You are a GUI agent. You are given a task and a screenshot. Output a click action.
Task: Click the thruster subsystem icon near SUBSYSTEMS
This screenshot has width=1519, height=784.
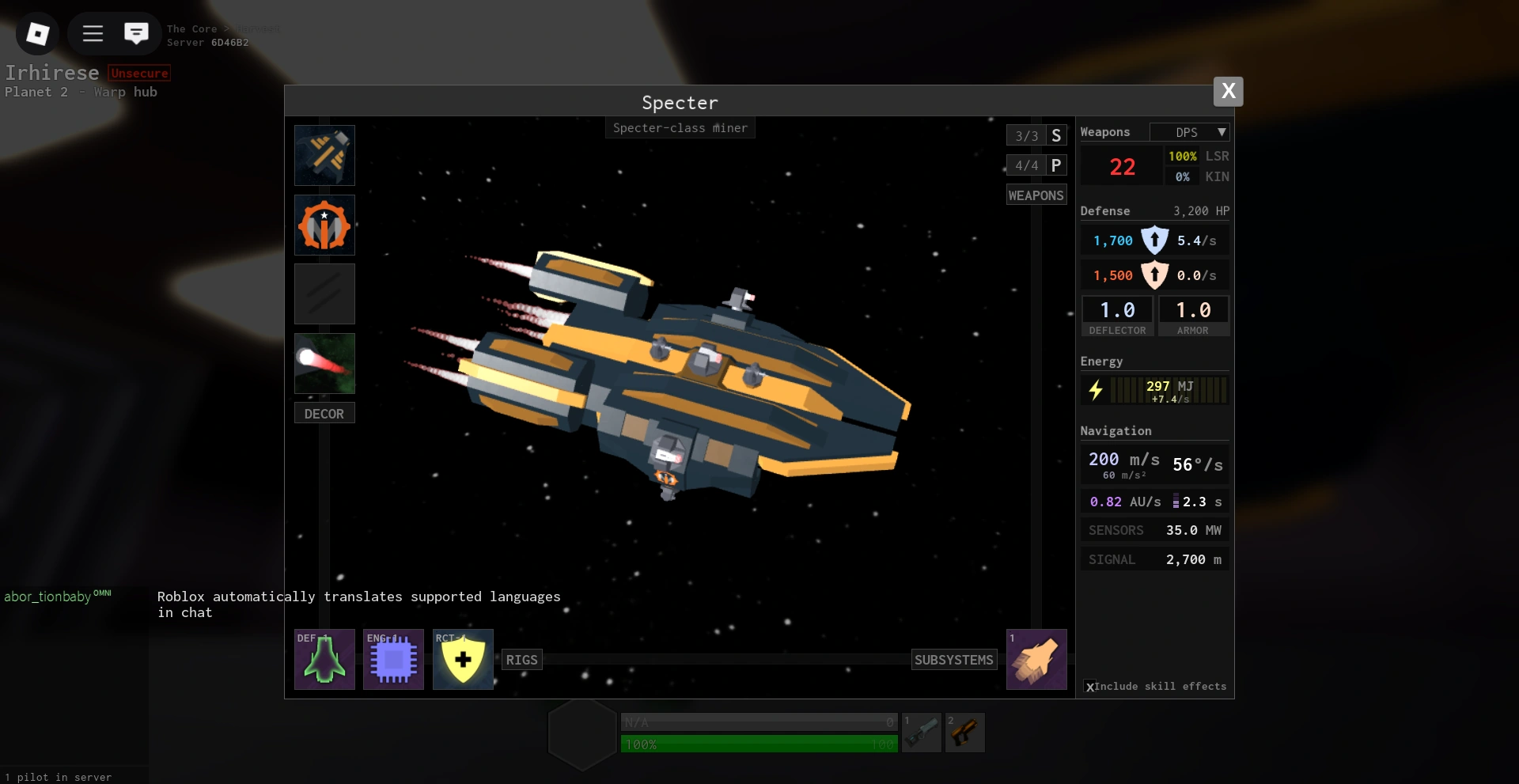point(1037,659)
